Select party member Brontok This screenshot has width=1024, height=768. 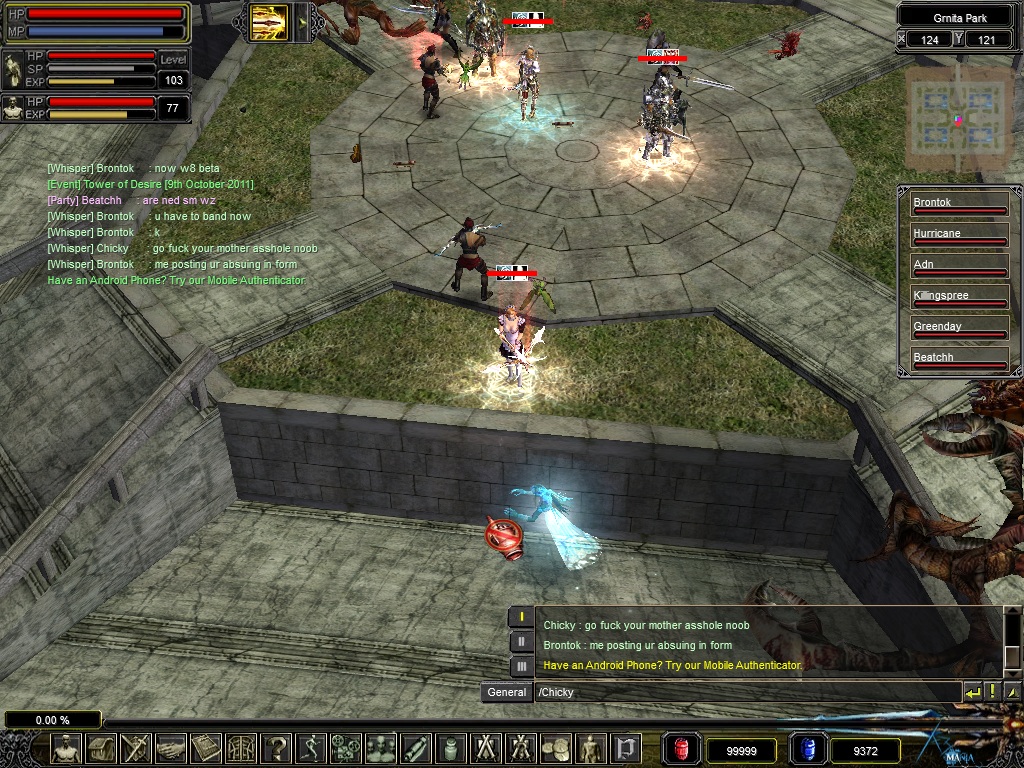pyautogui.click(x=958, y=204)
